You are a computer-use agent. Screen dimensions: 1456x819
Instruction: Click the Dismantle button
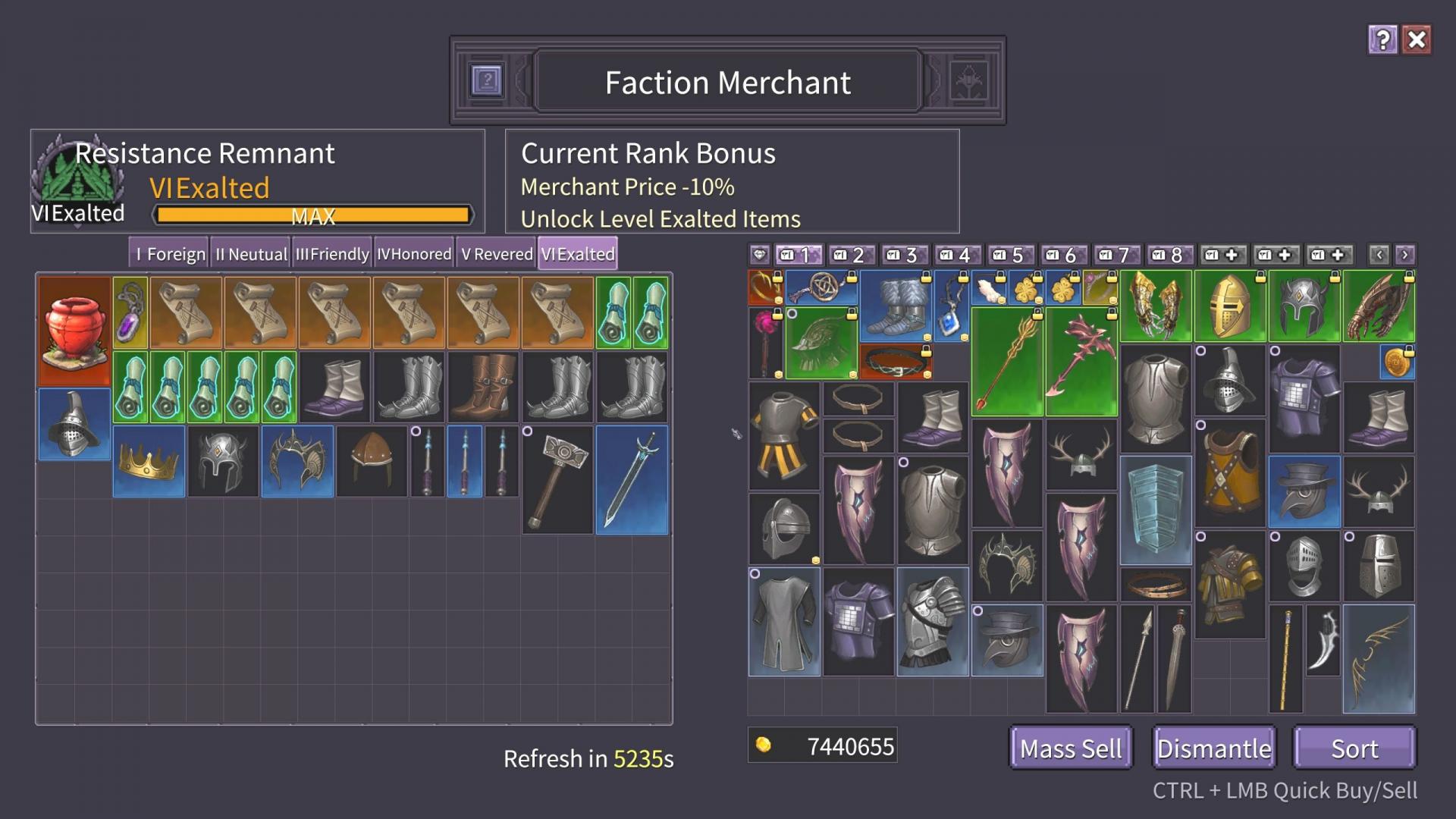pyautogui.click(x=1213, y=748)
